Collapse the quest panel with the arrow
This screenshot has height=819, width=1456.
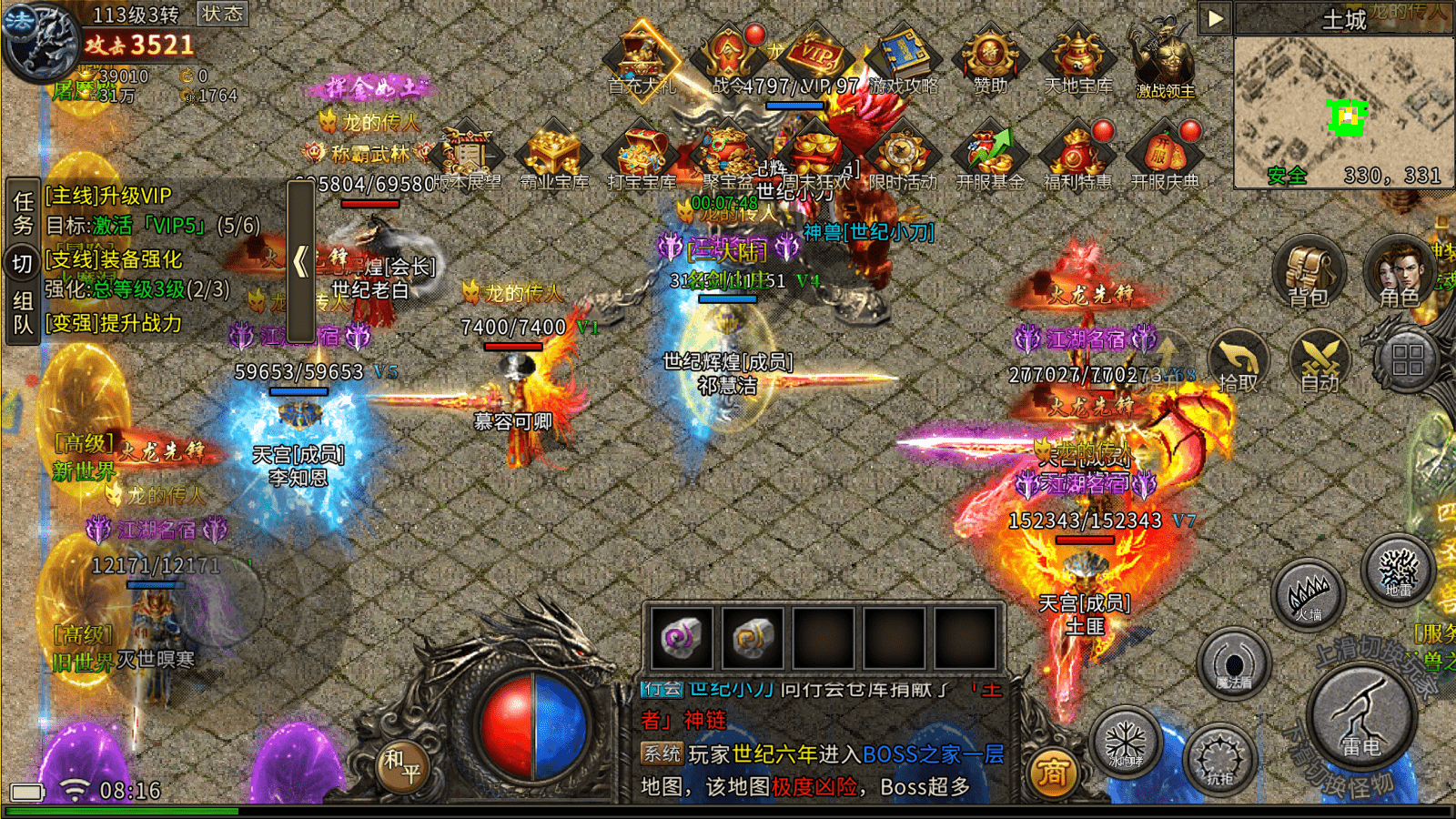coord(301,261)
